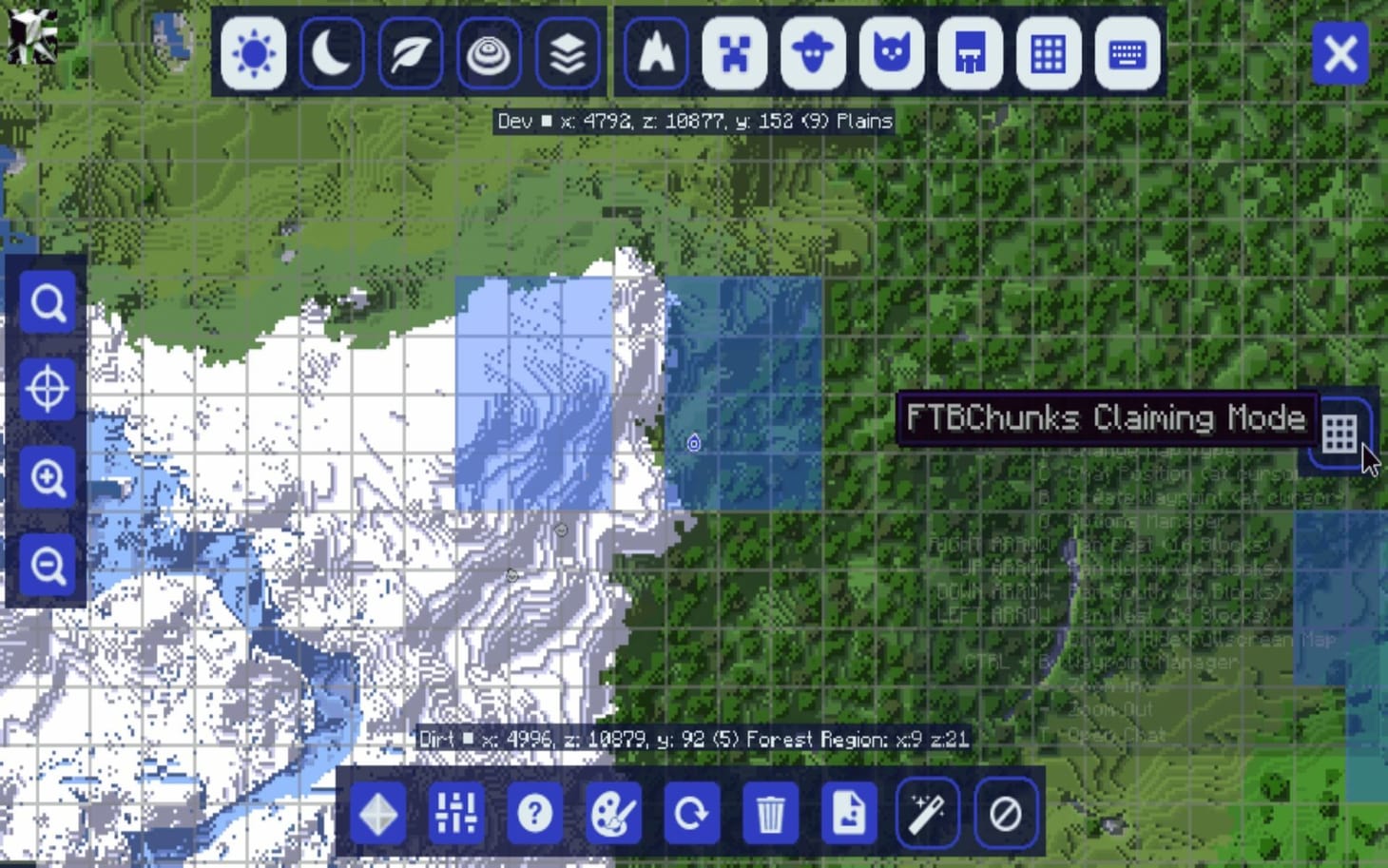This screenshot has width=1388, height=868.
Task: Open the Biomes map layer
Action: 410,54
